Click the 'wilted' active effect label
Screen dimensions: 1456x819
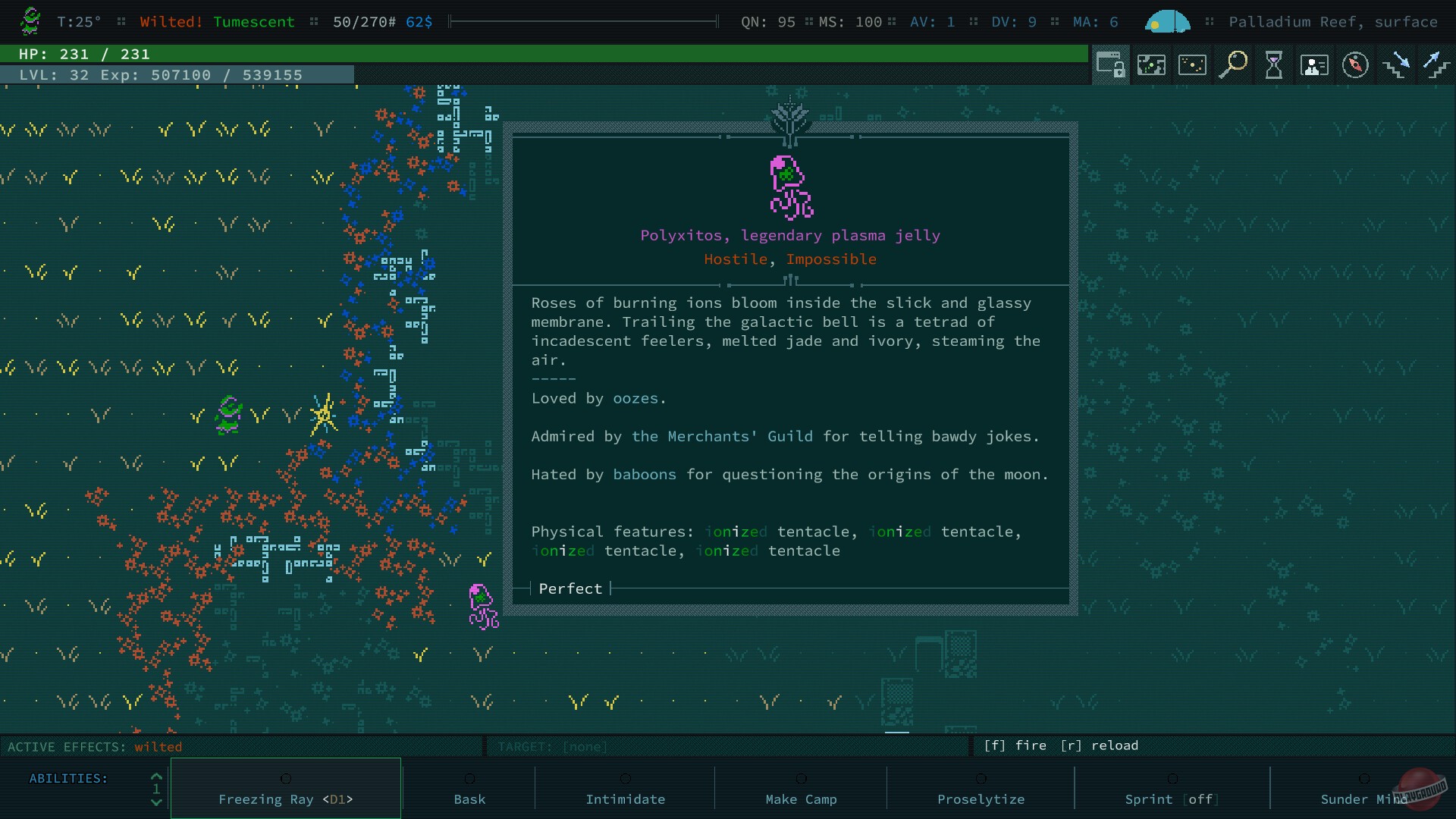coord(157,747)
